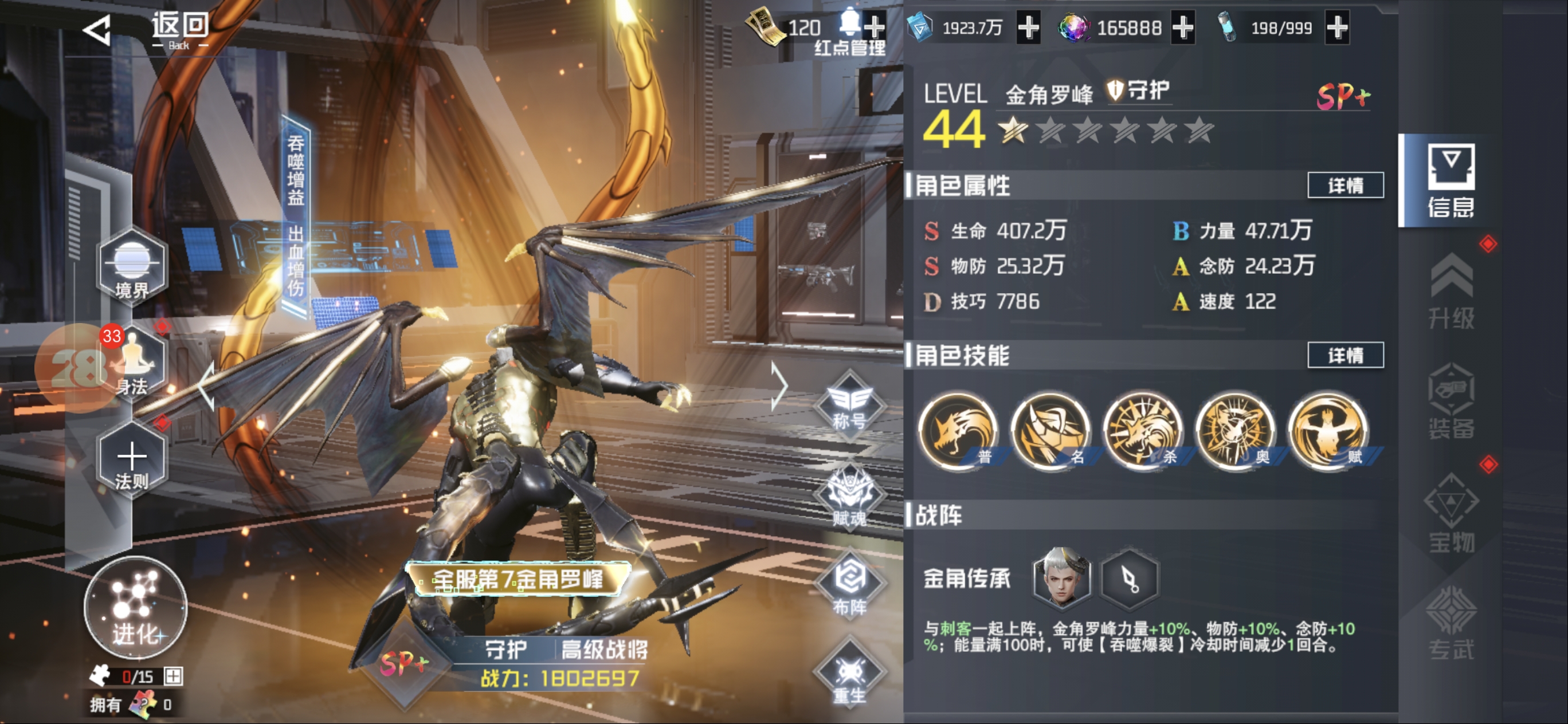Viewport: 1568px width, 724px height.
Task: Open the 进化 evolution button
Action: click(x=135, y=608)
